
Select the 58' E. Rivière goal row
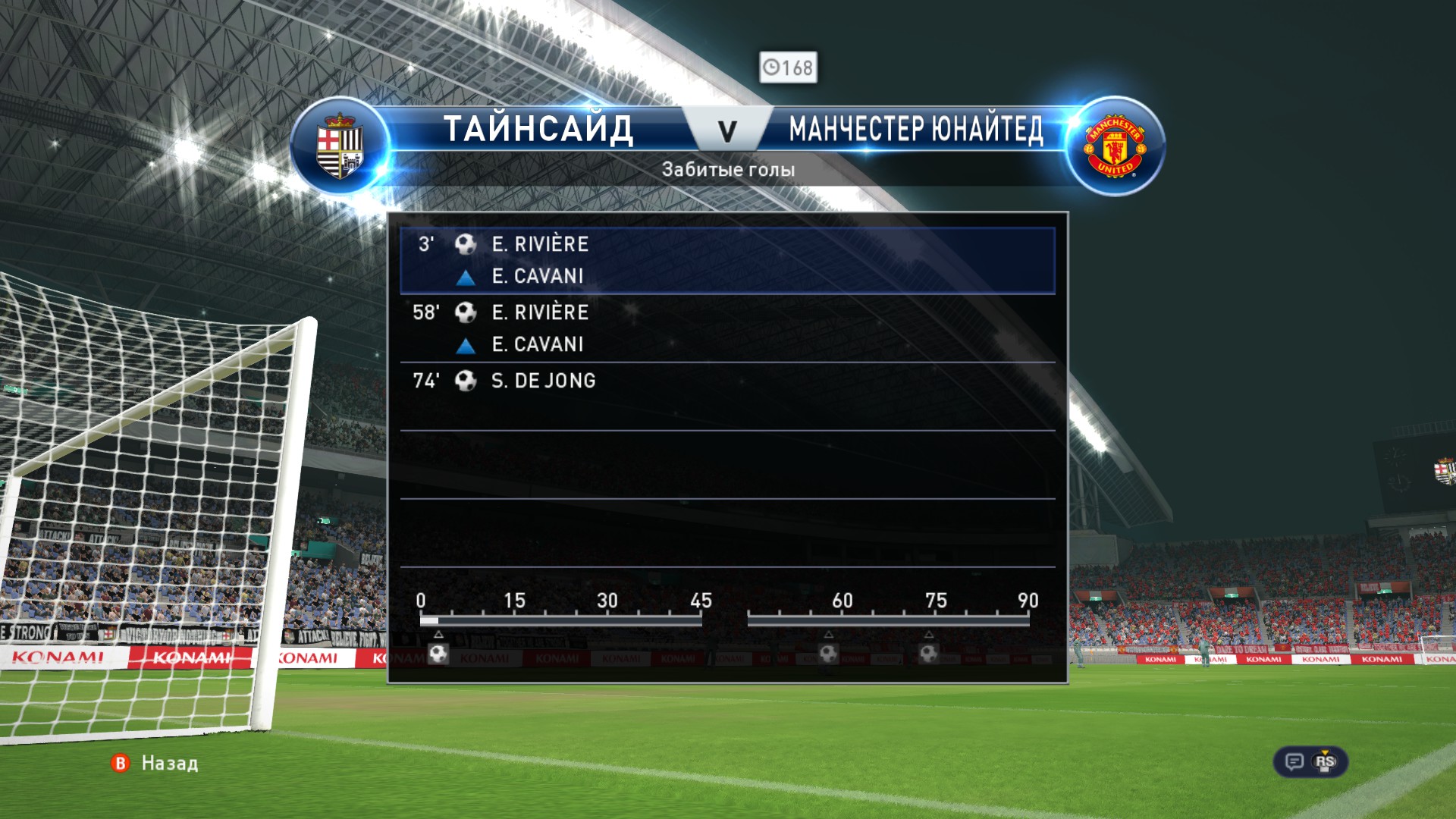pos(726,328)
